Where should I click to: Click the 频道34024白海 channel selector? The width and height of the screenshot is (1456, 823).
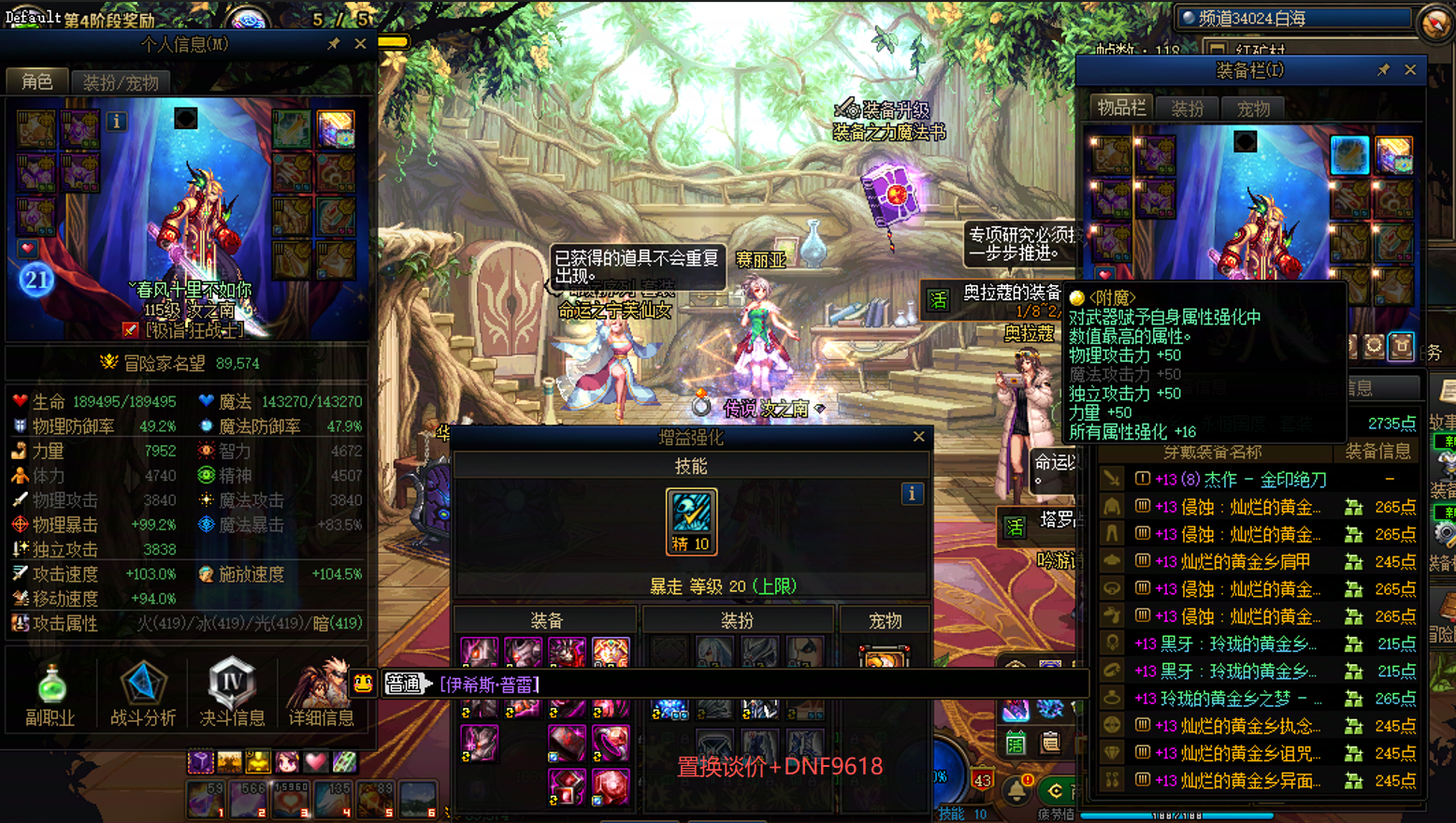[1295, 18]
